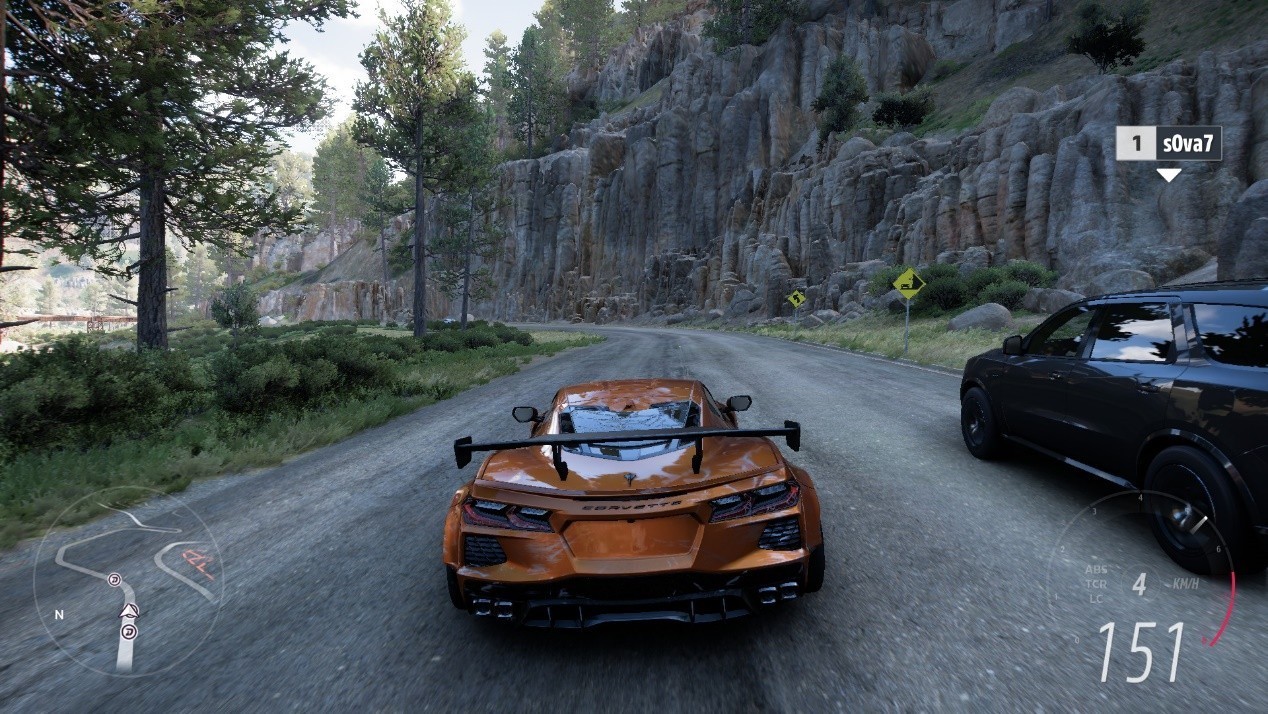The width and height of the screenshot is (1268, 714).
Task: Click the white player arrow on the minimap
Action: click(128, 610)
